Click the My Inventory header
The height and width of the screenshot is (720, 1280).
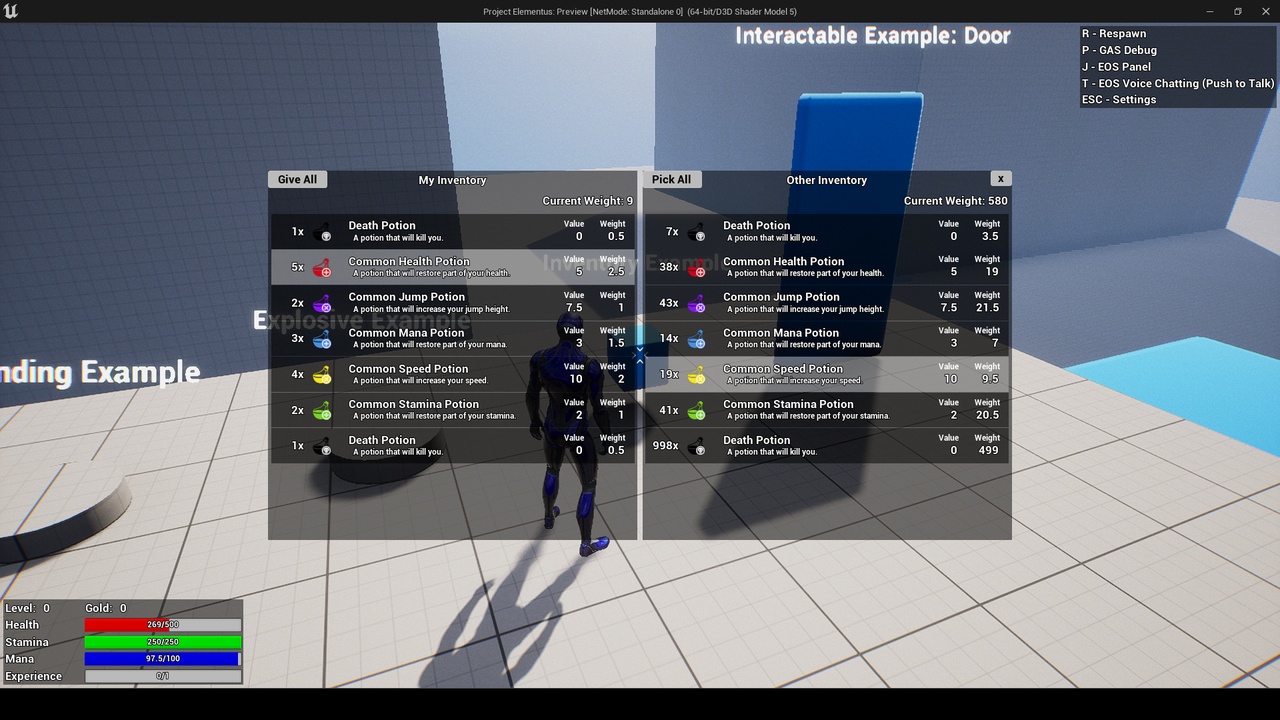coord(452,181)
